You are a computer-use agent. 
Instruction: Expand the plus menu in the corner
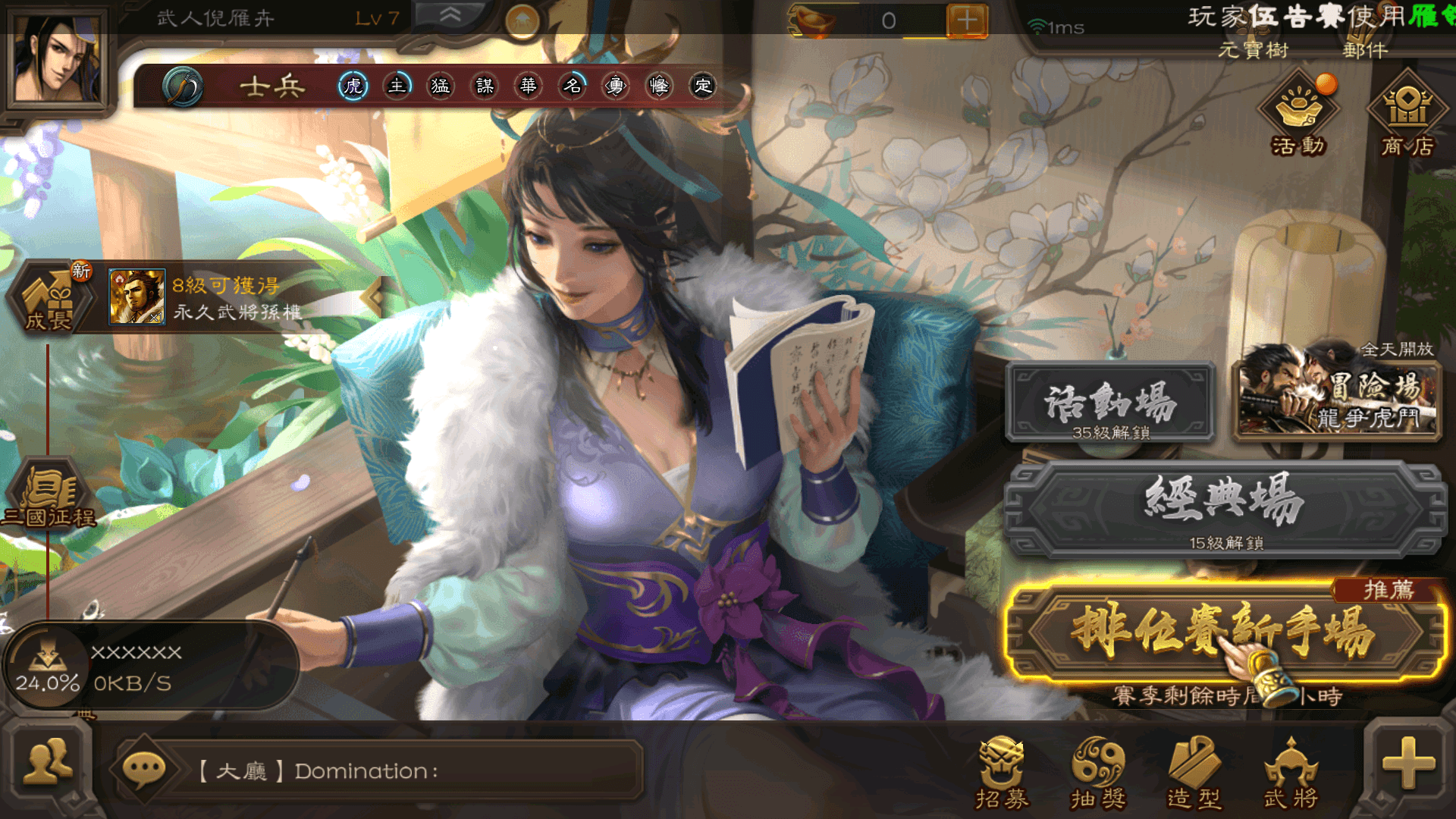(1408, 763)
